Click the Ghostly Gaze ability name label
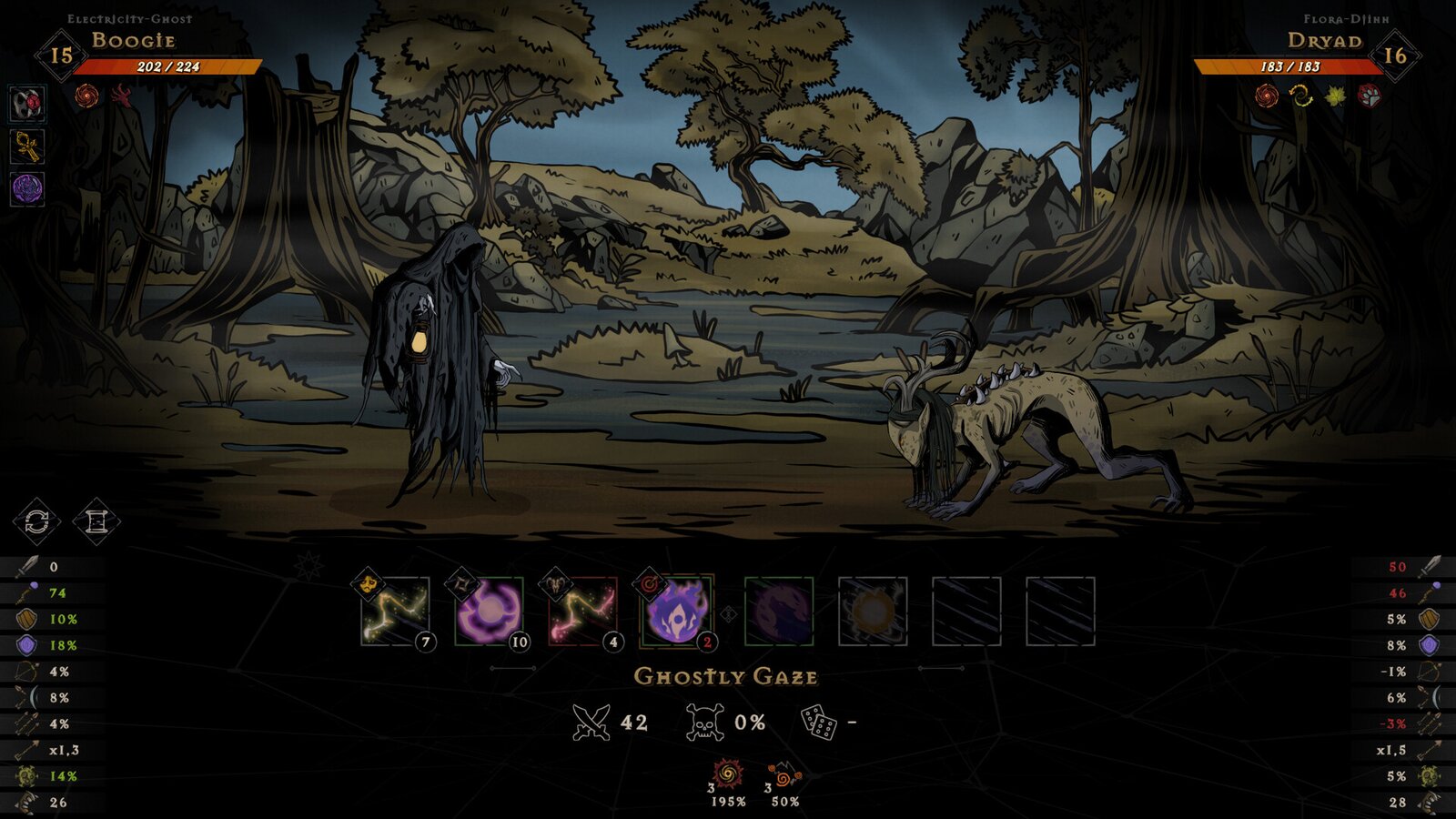 click(728, 676)
